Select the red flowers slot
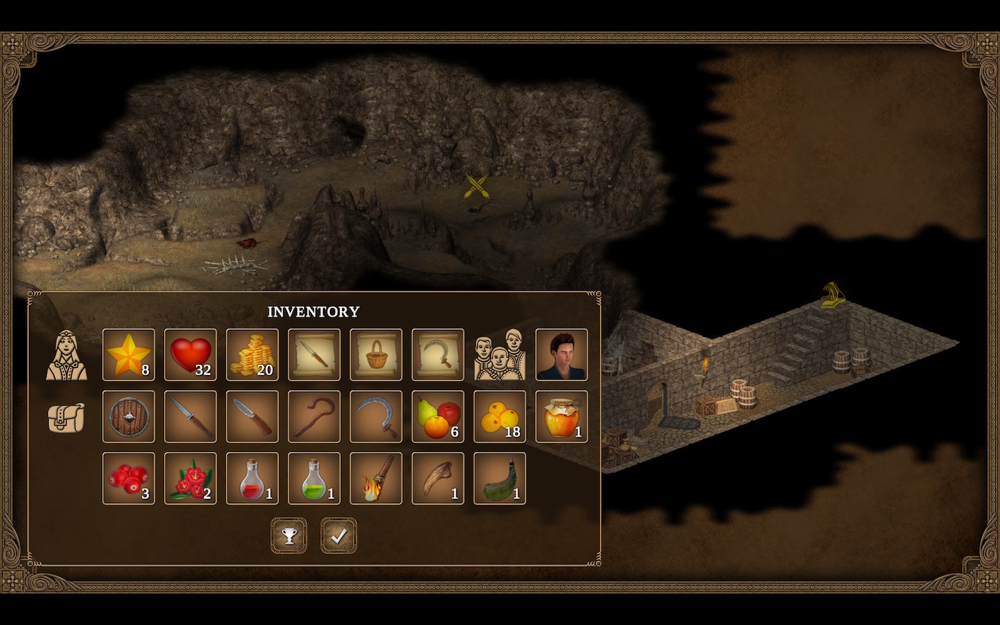This screenshot has height=625, width=1000. (x=191, y=479)
